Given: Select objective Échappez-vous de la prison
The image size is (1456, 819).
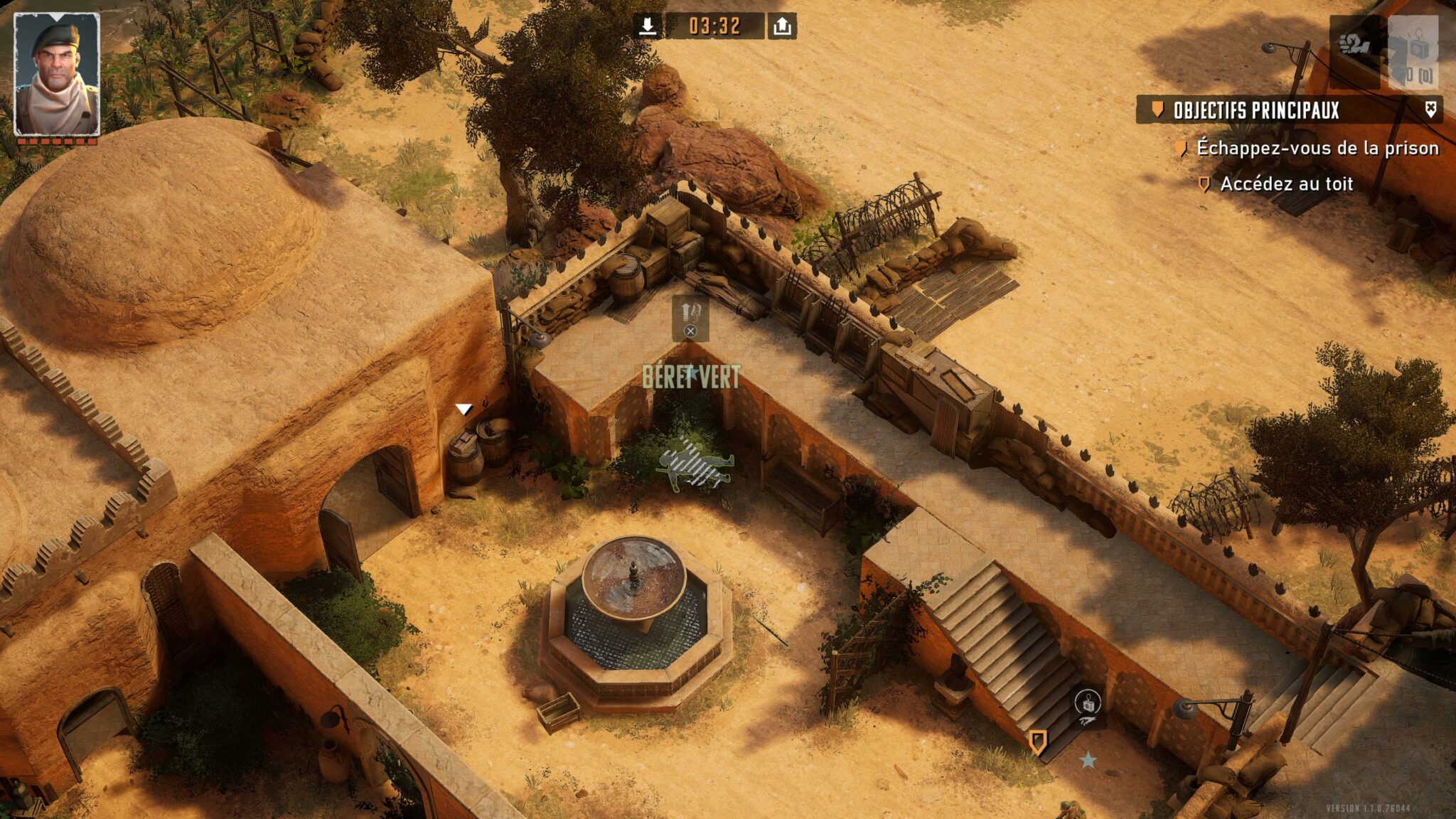Looking at the screenshot, I should (x=1317, y=148).
